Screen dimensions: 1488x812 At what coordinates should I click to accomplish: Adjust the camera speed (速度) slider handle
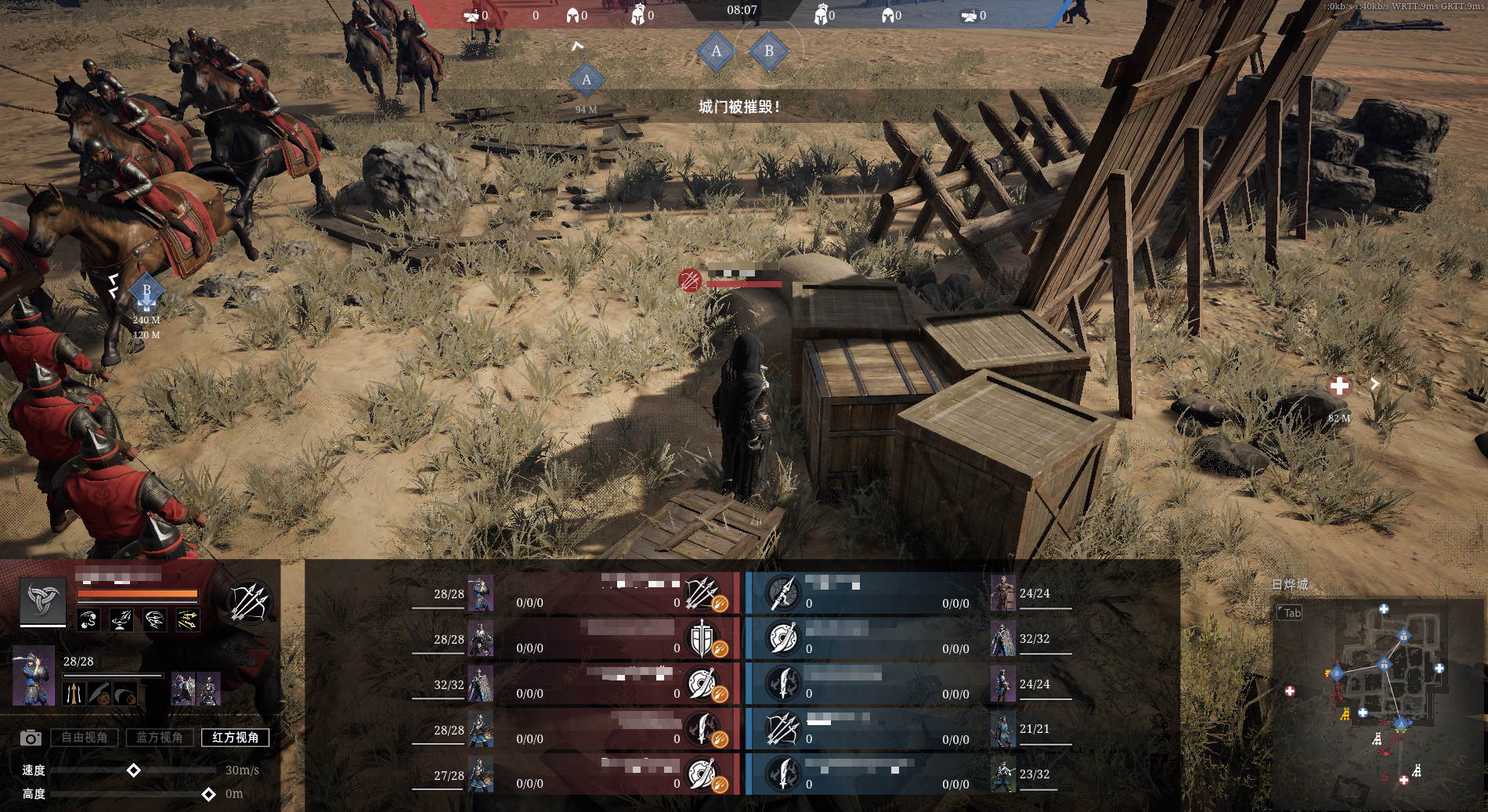[x=134, y=770]
